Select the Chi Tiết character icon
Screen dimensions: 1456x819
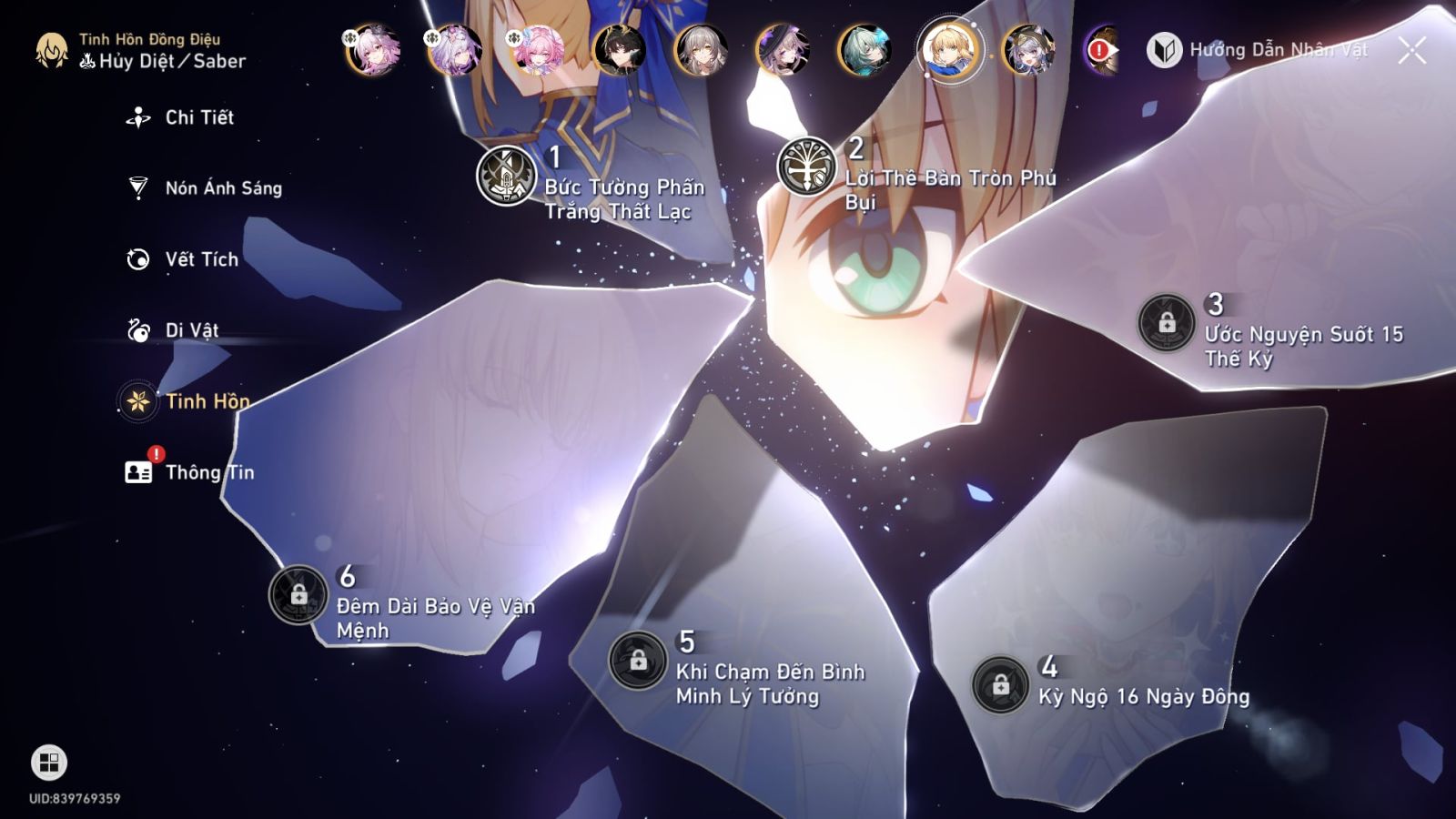(136, 117)
